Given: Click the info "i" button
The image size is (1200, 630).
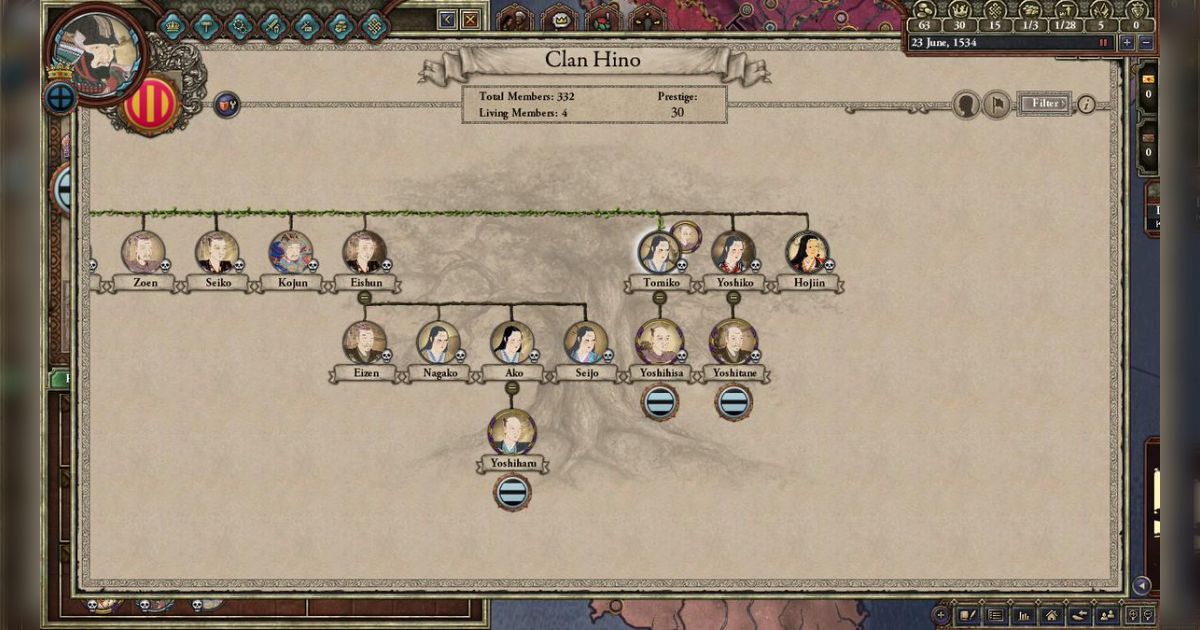Looking at the screenshot, I should click(x=1085, y=104).
